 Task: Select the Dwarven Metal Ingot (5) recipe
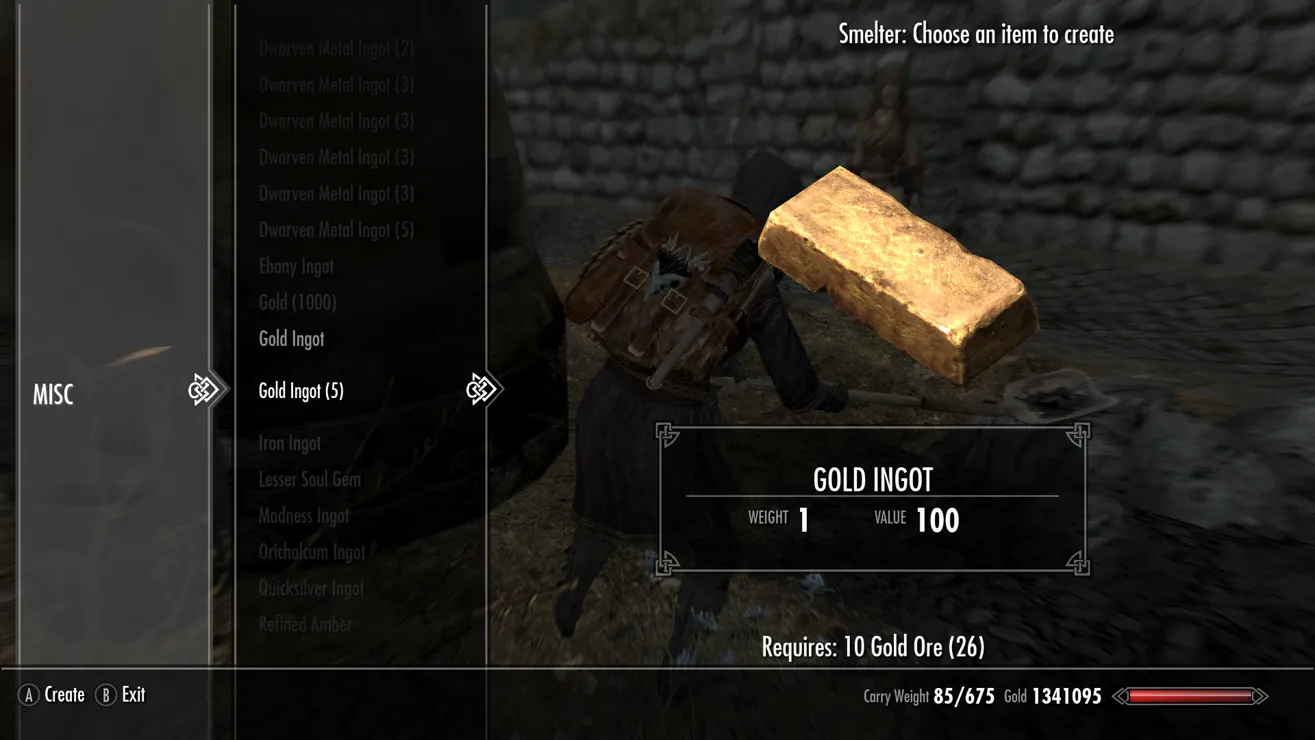(336, 230)
